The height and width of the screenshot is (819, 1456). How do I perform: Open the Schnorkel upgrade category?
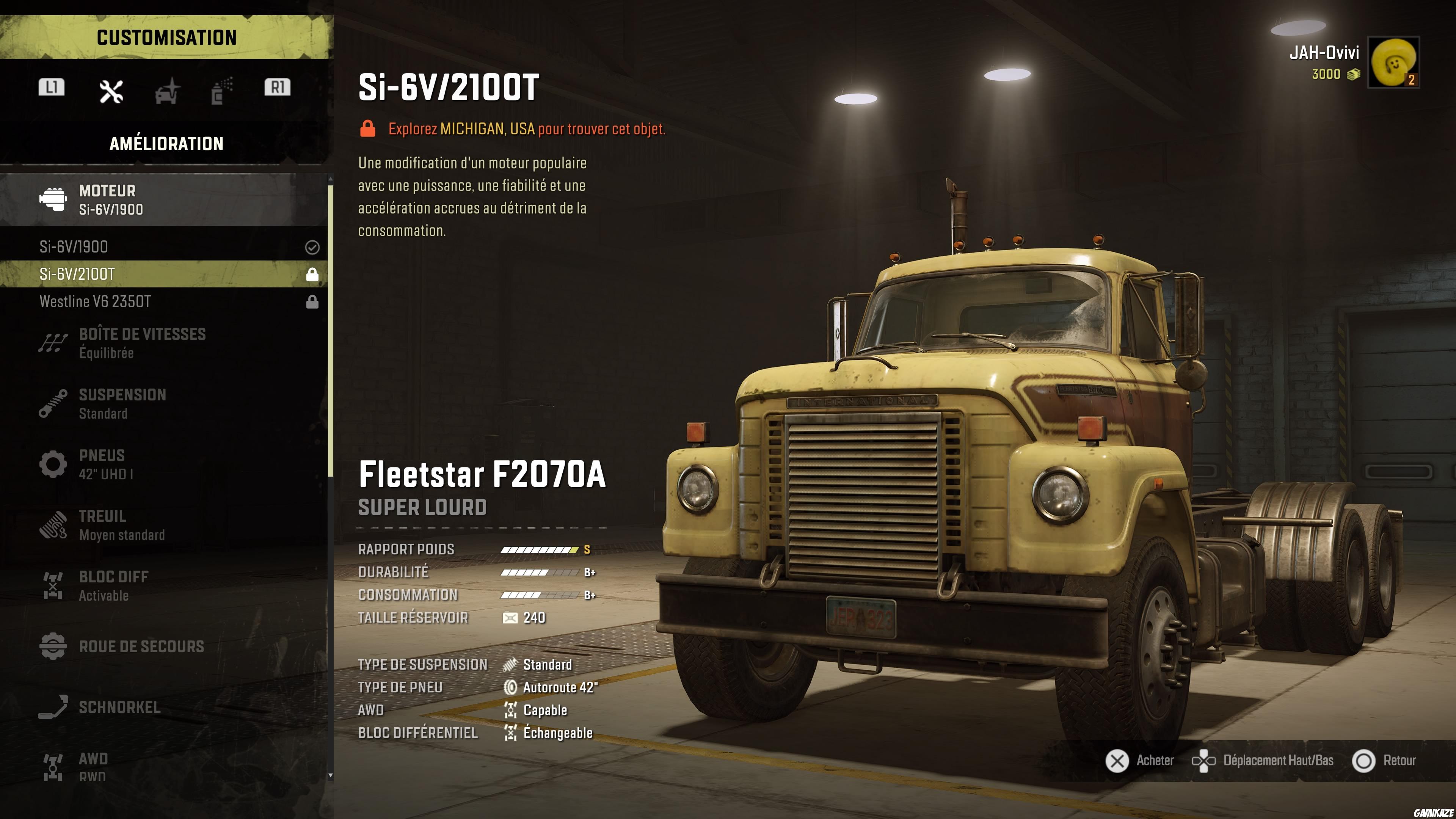(x=164, y=707)
